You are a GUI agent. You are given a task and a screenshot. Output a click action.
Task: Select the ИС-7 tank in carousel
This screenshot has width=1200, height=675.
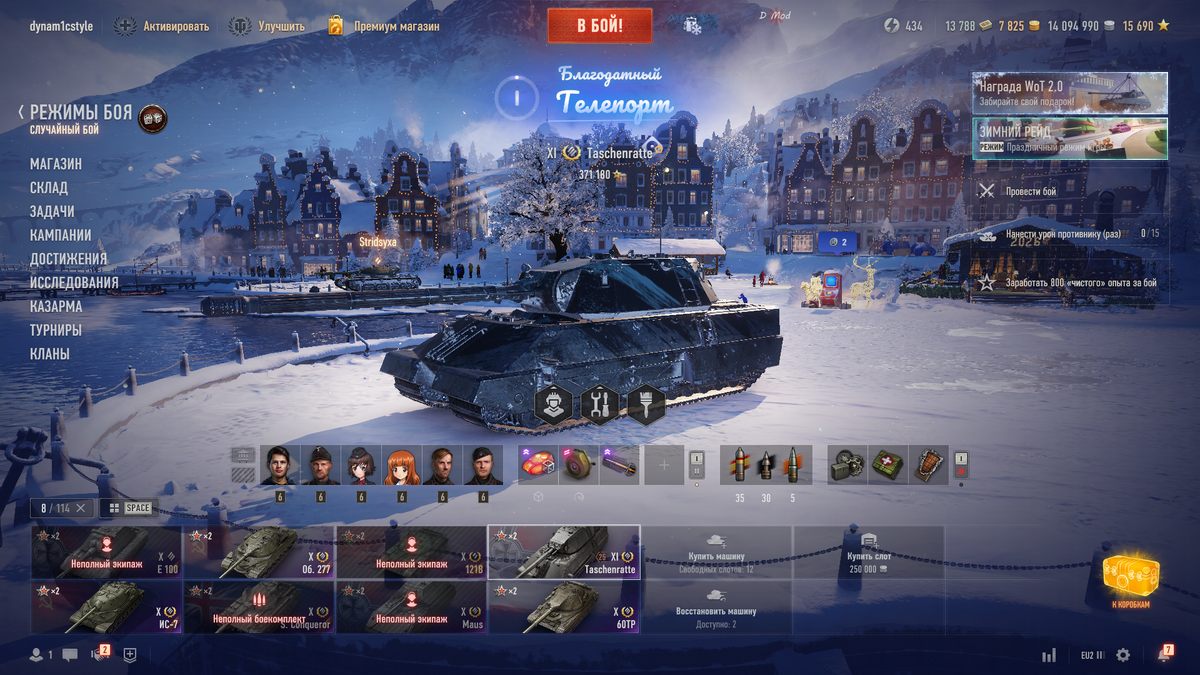click(107, 608)
